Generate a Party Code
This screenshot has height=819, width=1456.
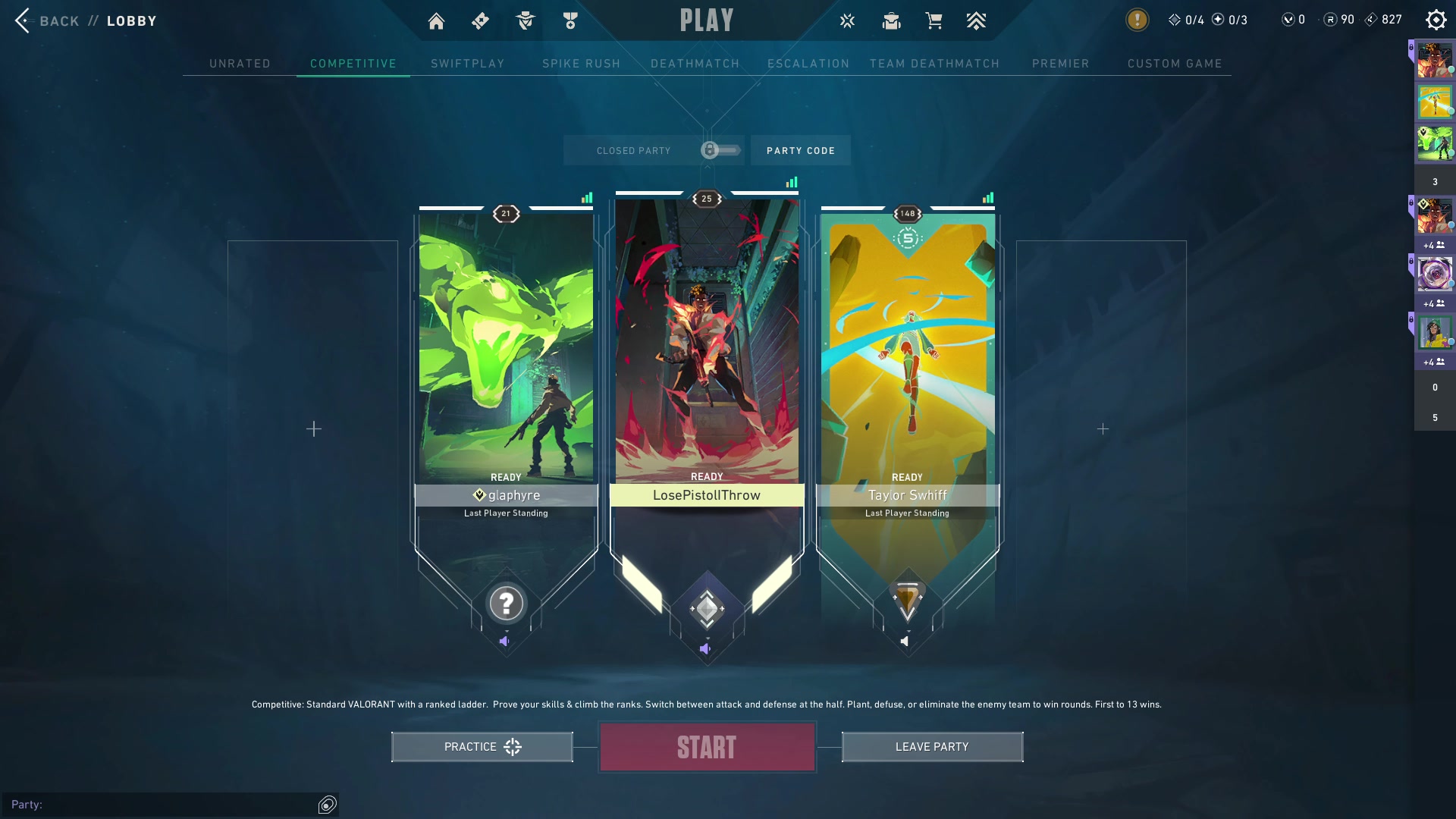[x=800, y=150]
